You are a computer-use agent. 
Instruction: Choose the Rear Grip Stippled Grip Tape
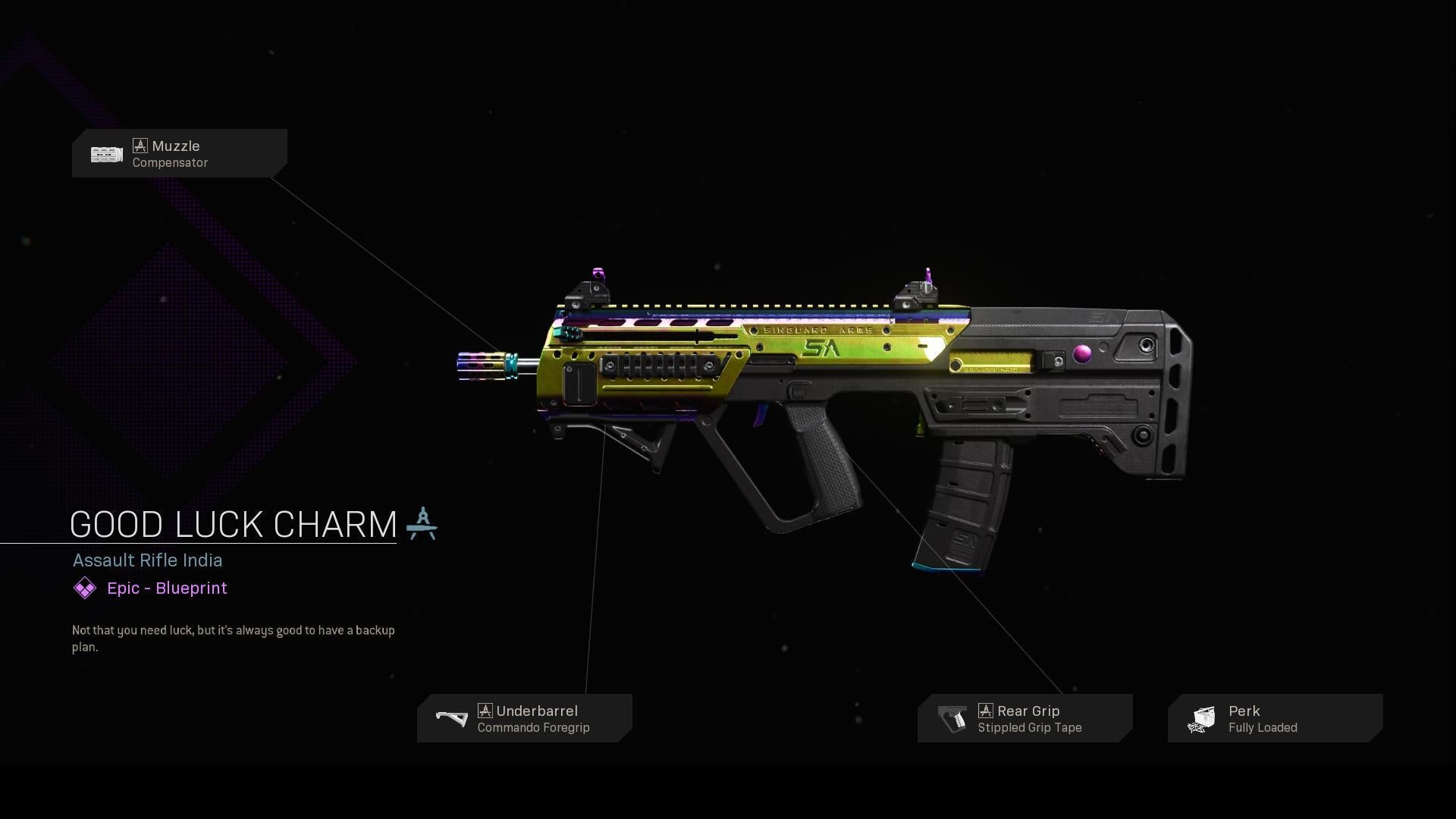(x=1025, y=718)
